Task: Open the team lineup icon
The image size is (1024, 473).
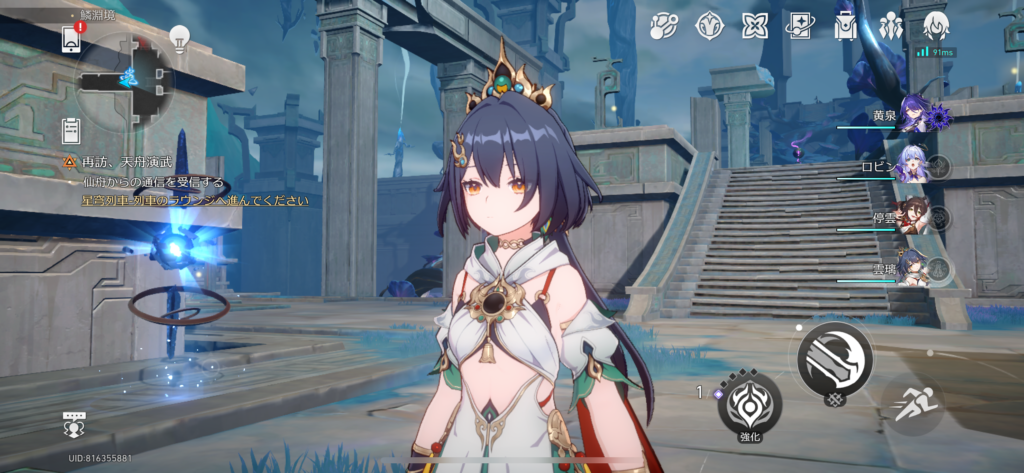Action: pyautogui.click(x=890, y=25)
